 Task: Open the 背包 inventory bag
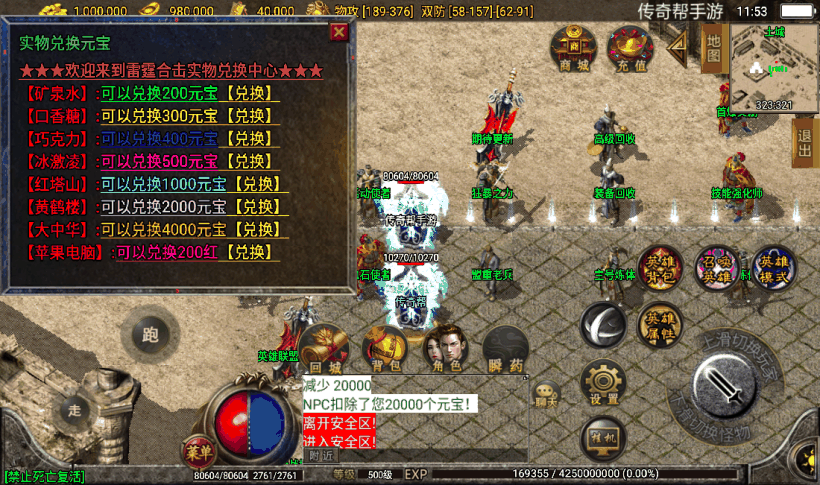[x=384, y=348]
